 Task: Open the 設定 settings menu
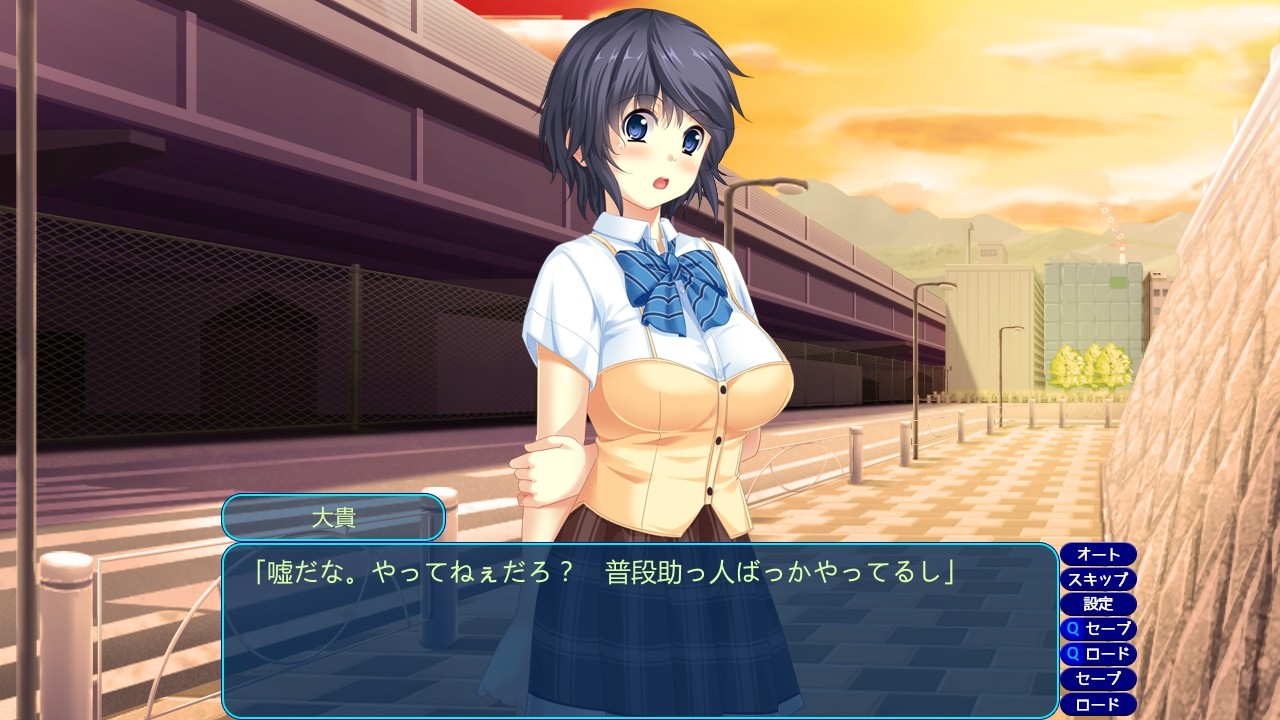click(1098, 604)
